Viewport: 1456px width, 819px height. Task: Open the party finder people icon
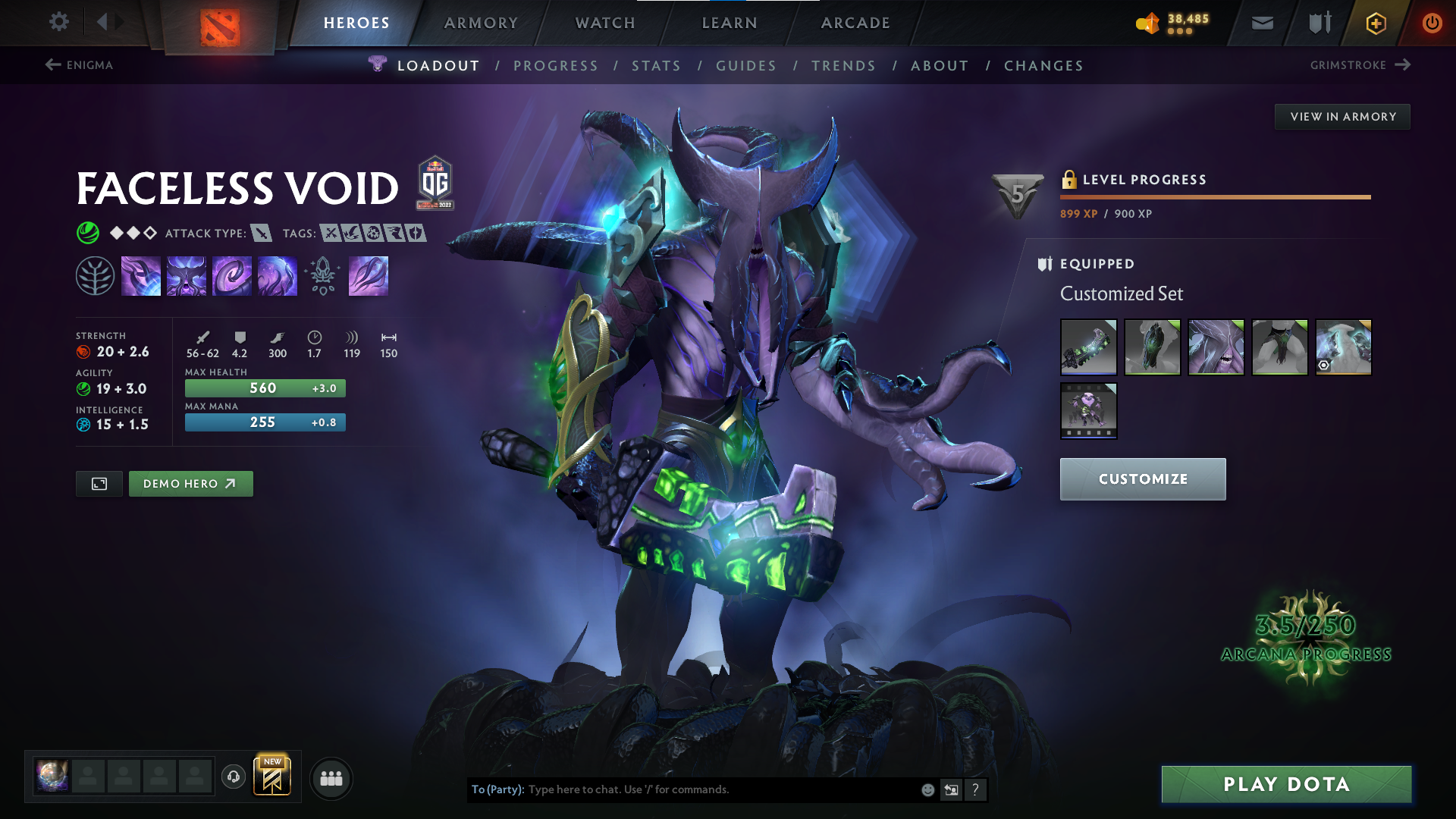331,777
